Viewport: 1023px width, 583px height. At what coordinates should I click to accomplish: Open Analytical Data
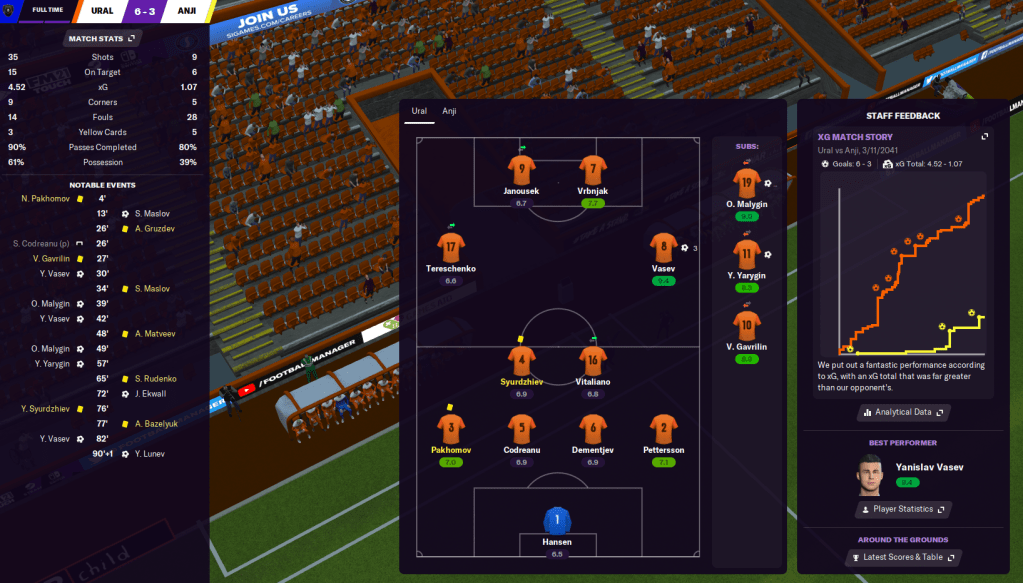click(903, 412)
